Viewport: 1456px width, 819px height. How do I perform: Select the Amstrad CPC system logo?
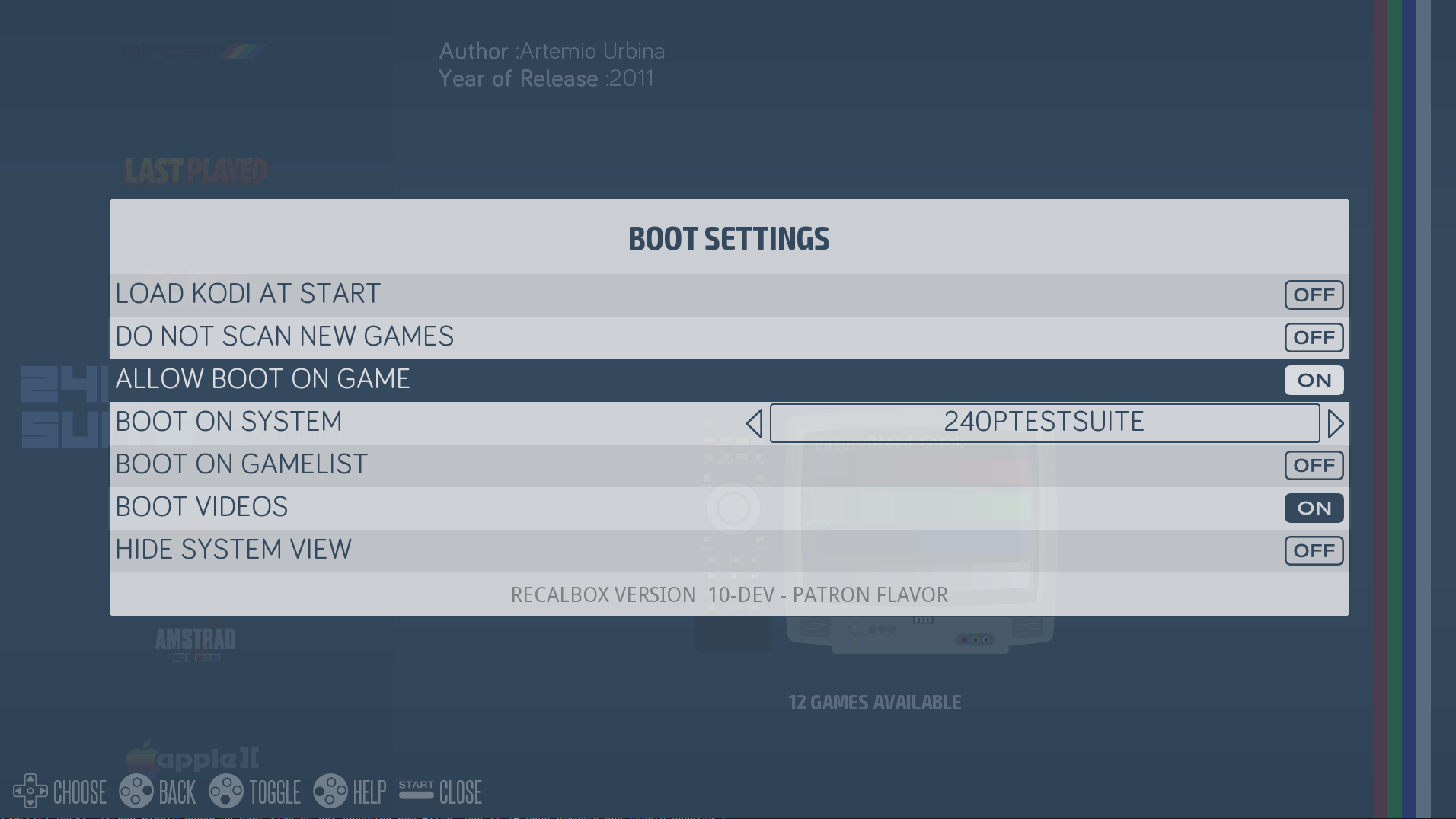click(196, 643)
